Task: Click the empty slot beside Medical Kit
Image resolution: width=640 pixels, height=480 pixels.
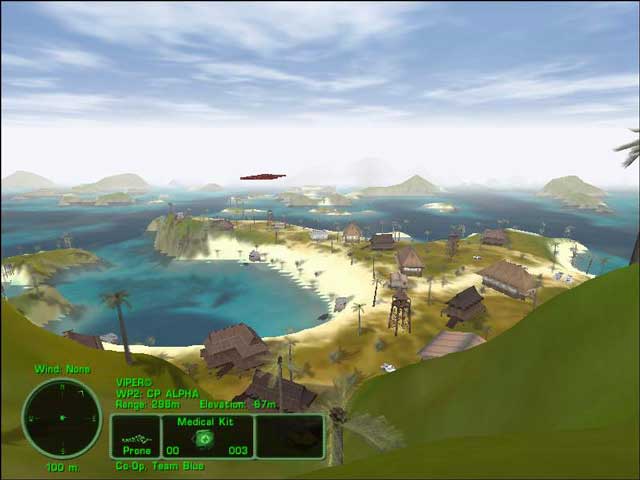Action: 289,436
